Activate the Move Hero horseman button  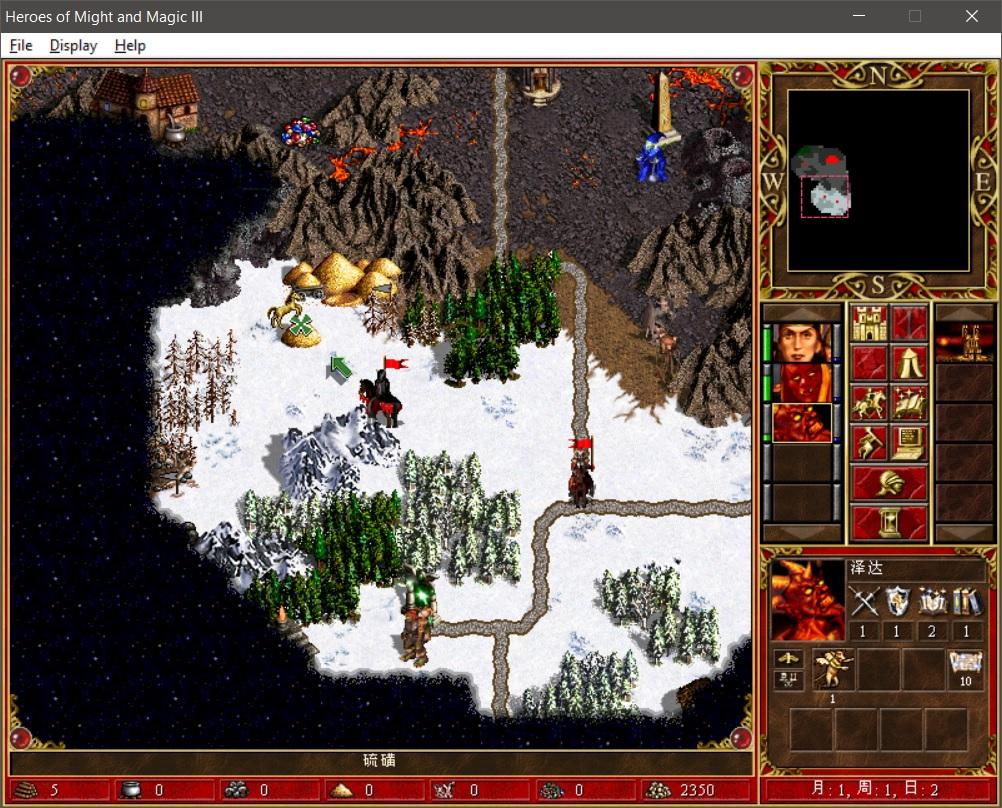868,403
